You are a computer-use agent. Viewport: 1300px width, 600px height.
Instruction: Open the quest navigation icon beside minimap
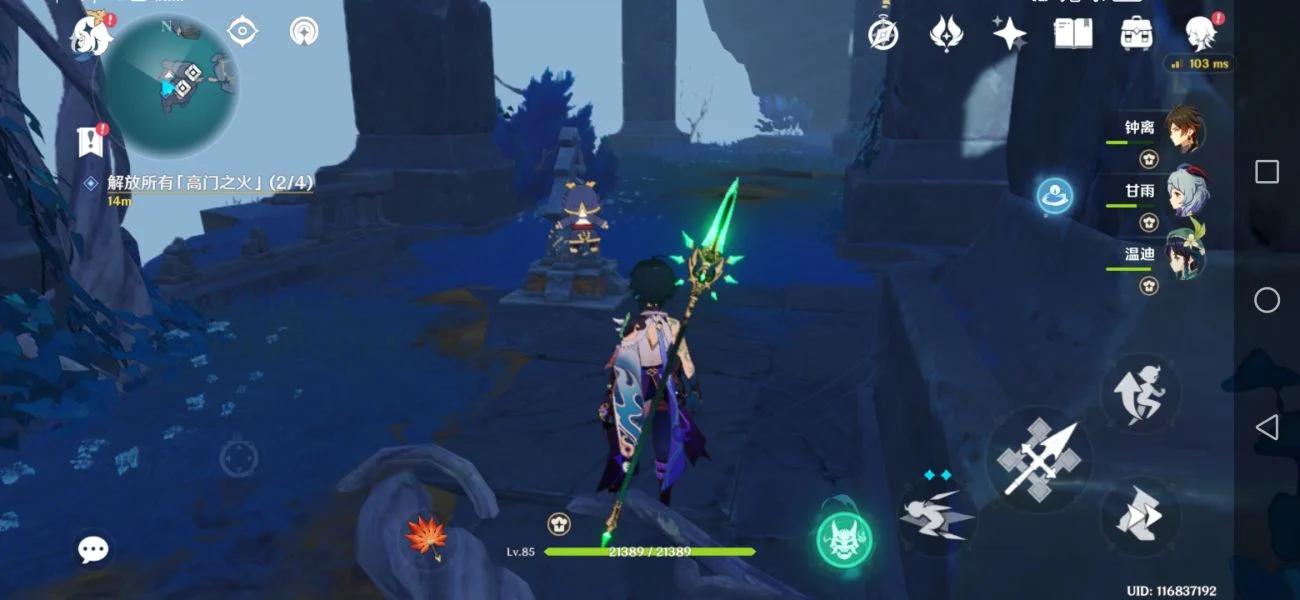click(242, 31)
